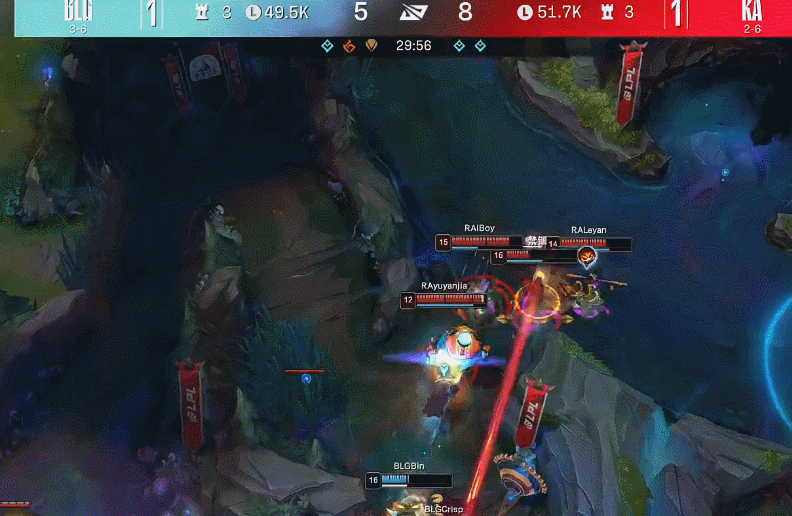Image resolution: width=792 pixels, height=516 pixels.
Task: Select the brown mountain dragon icon
Action: tap(370, 46)
